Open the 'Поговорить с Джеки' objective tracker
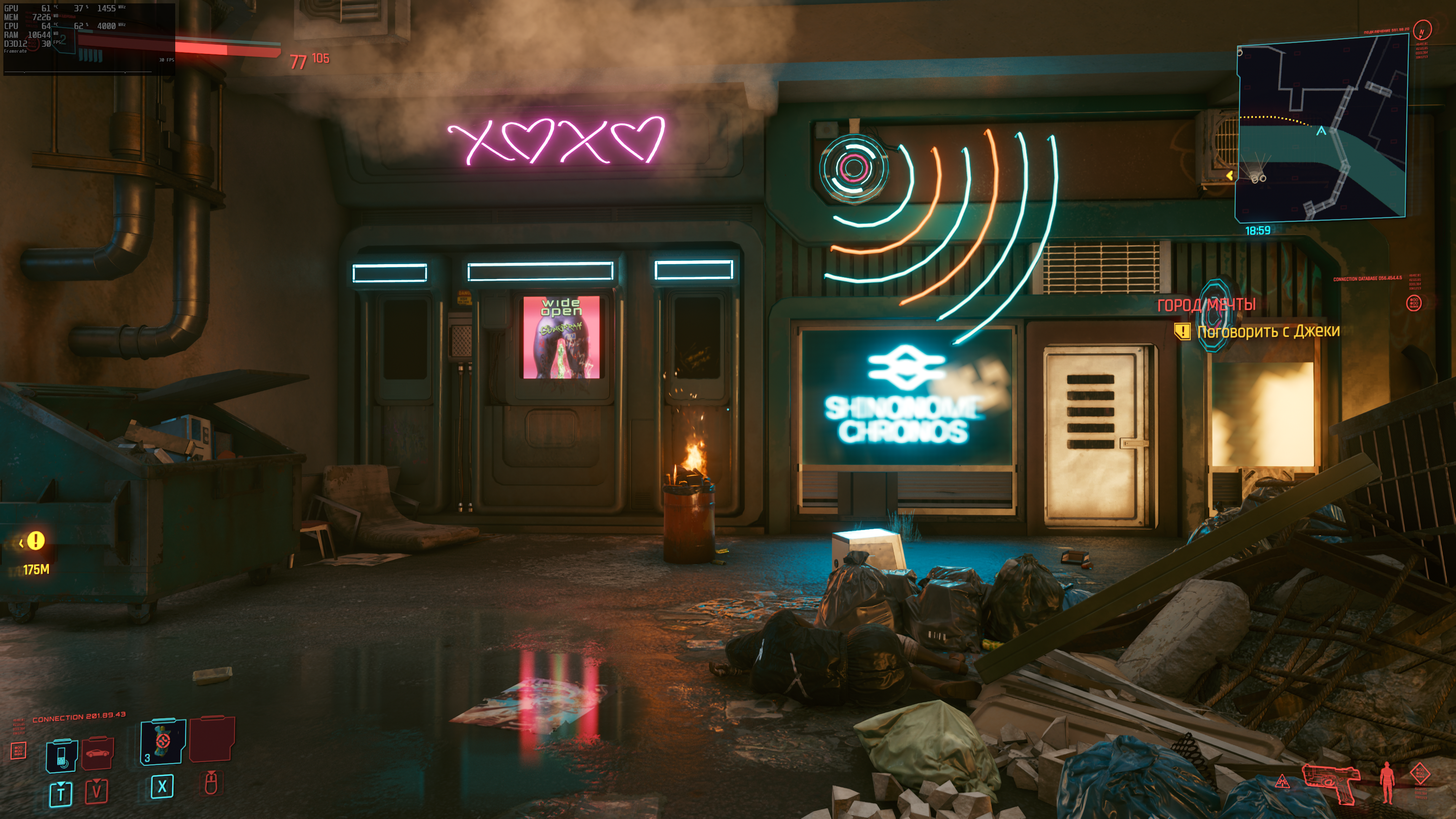 point(1268,331)
